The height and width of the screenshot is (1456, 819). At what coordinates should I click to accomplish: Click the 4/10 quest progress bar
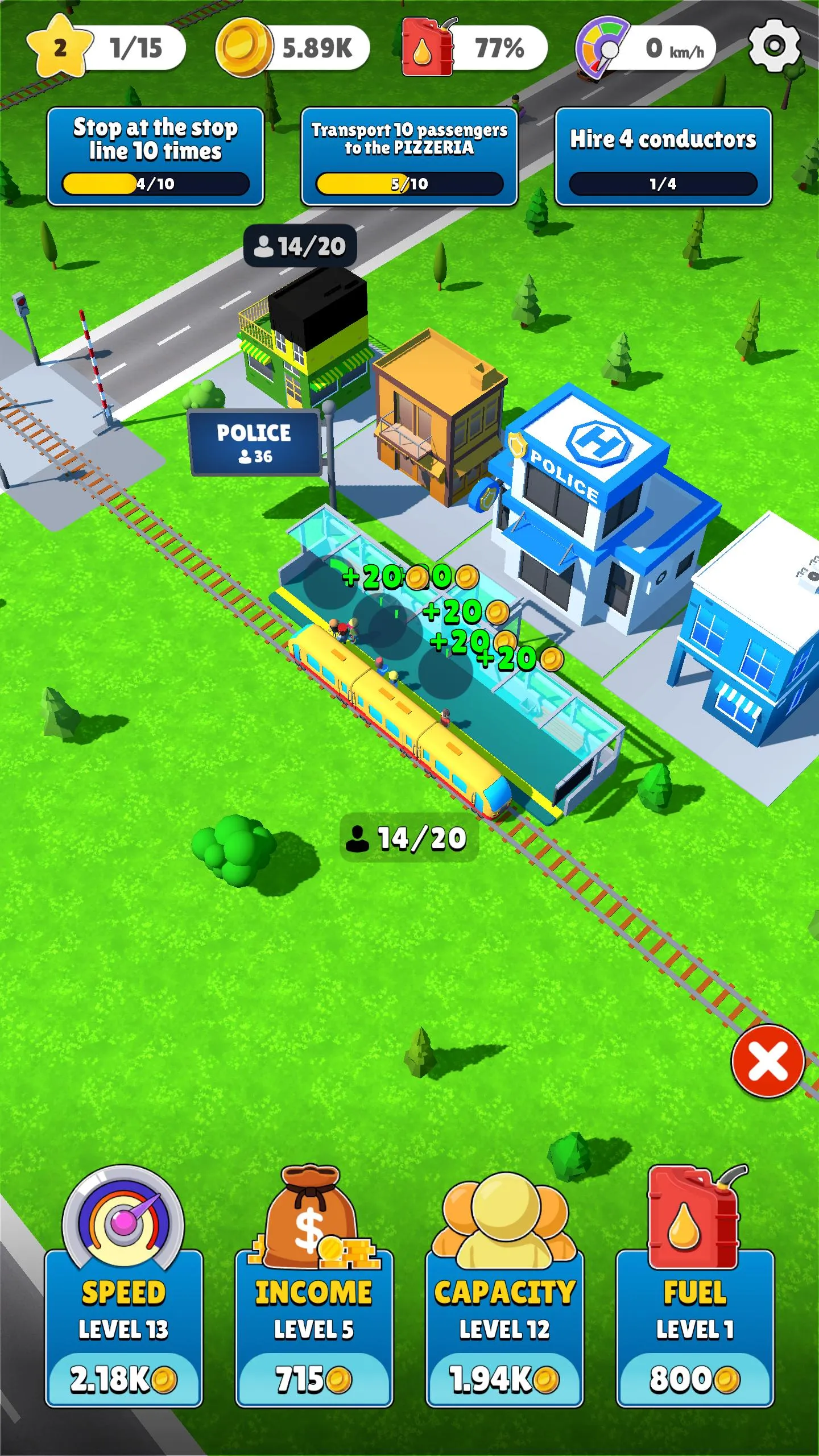[156, 183]
